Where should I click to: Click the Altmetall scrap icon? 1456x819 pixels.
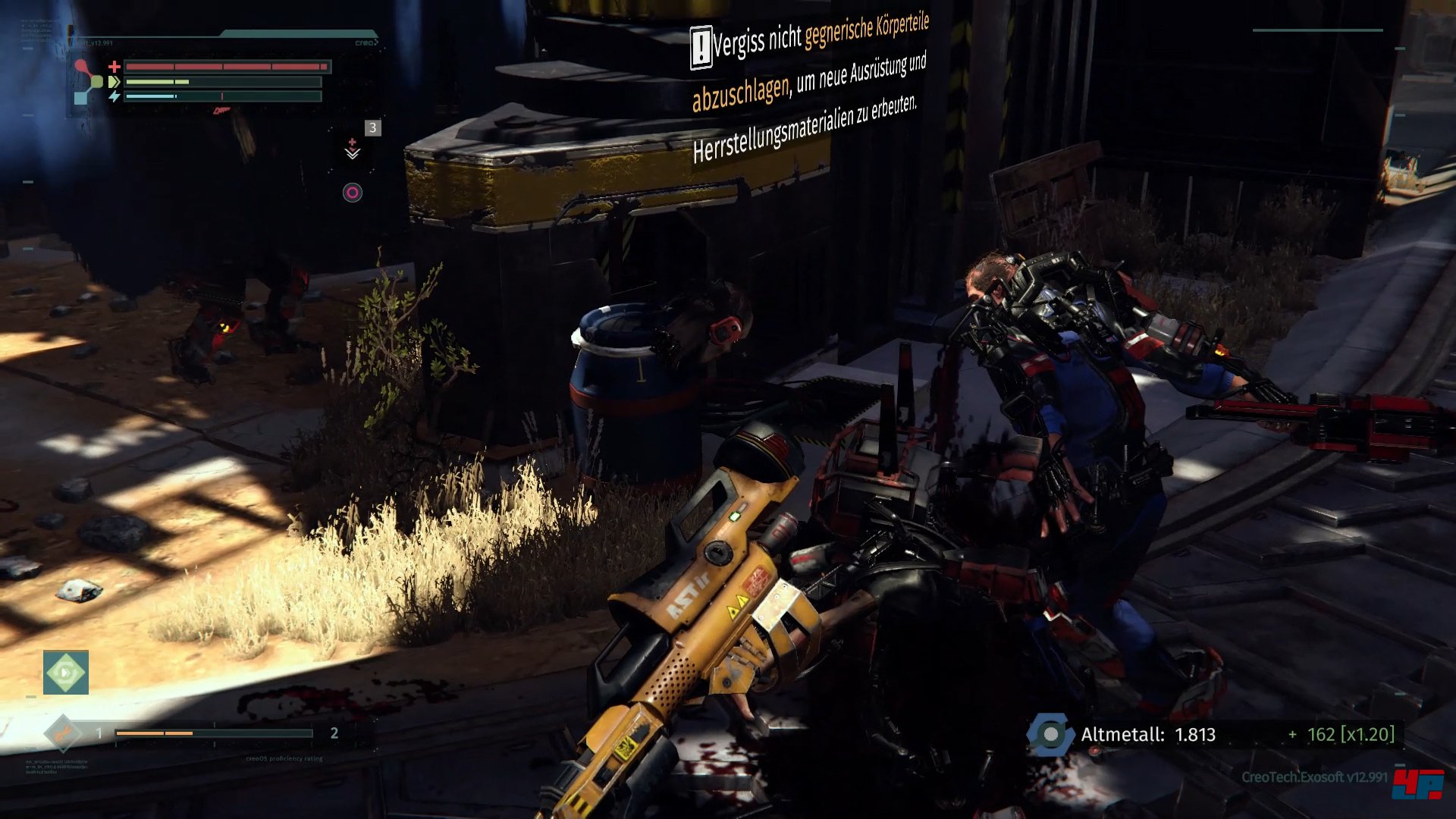1050,734
